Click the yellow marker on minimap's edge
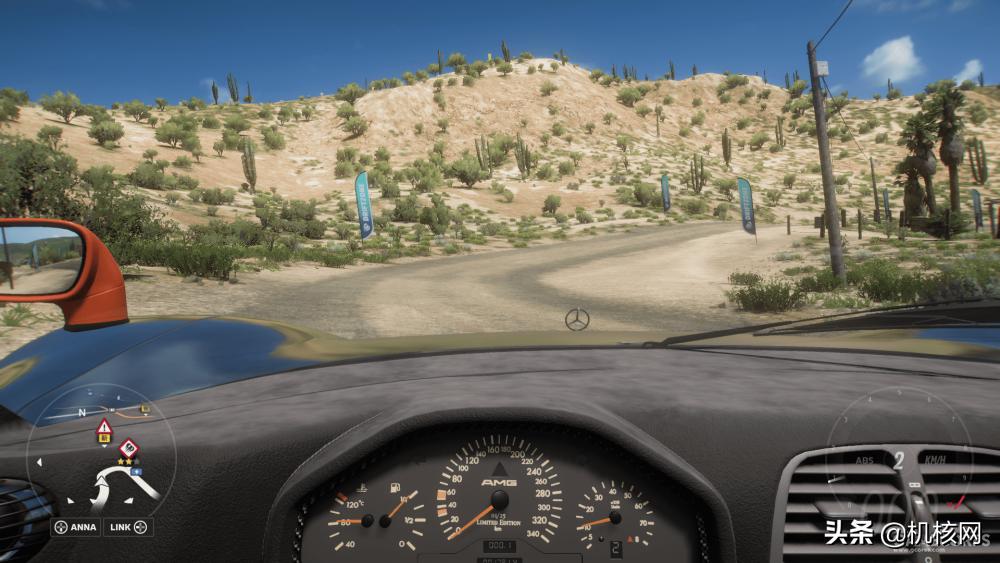This screenshot has height=563, width=1000. pos(146,408)
